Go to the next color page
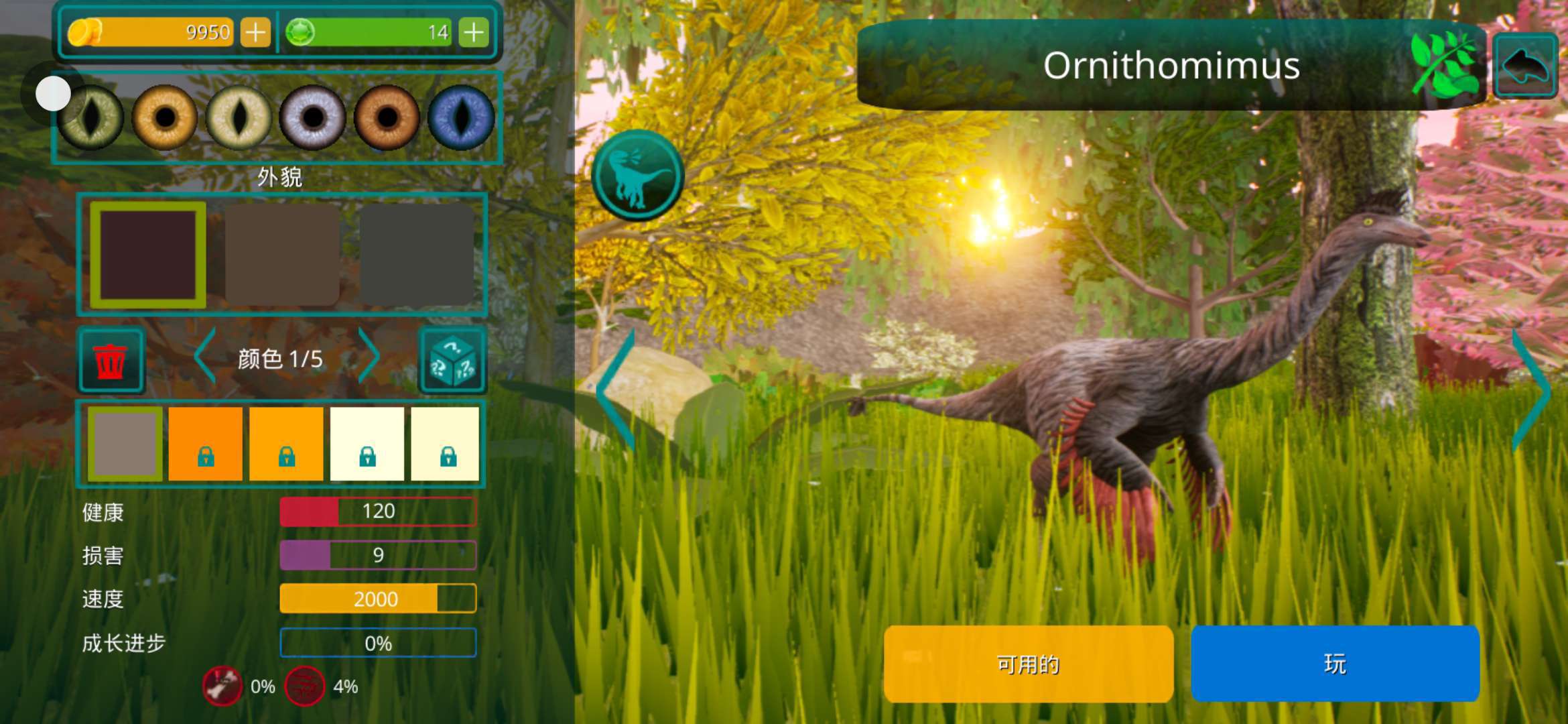 [x=369, y=357]
